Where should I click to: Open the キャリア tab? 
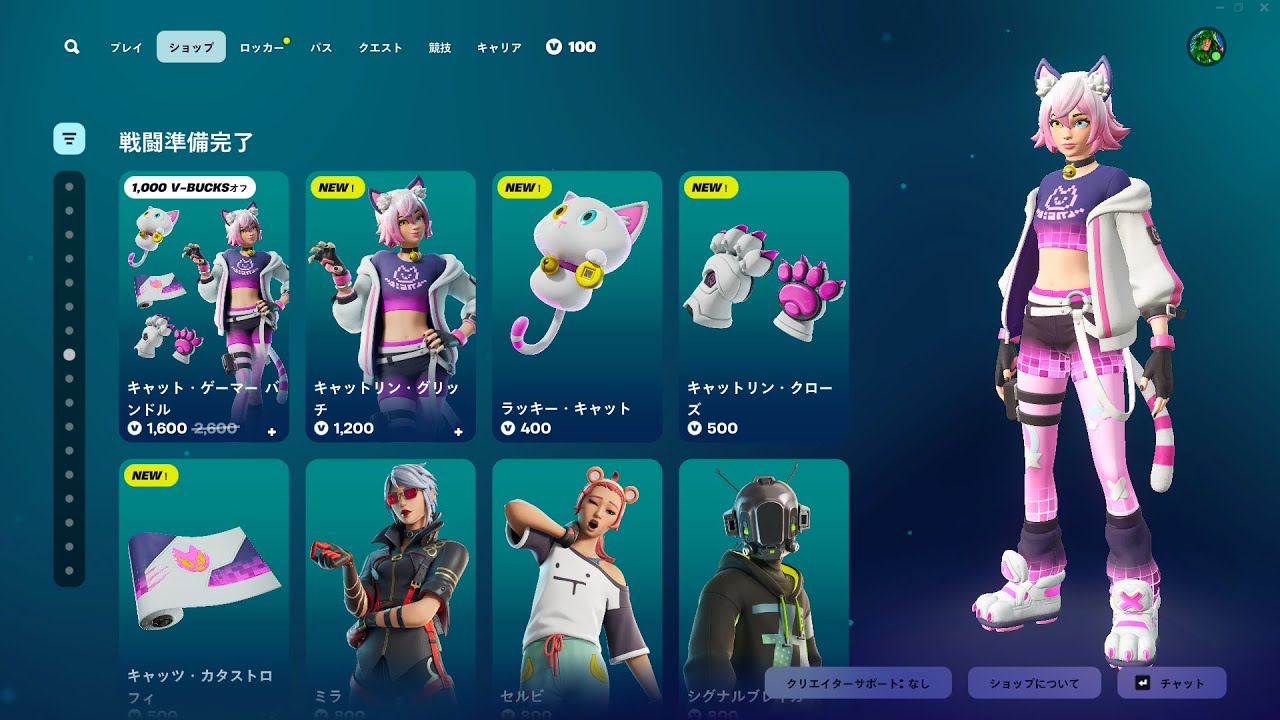tap(499, 47)
